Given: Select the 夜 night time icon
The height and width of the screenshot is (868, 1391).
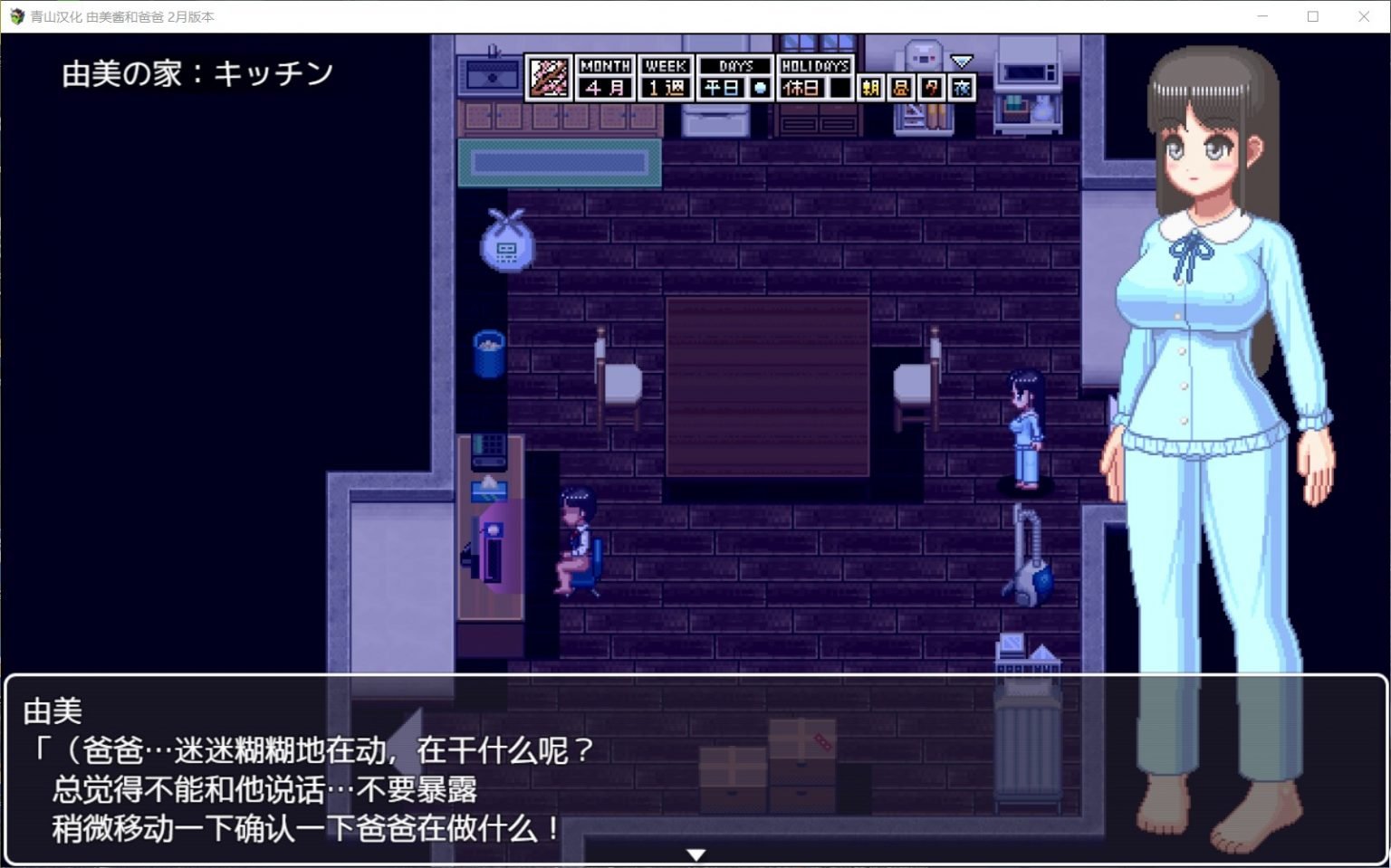Looking at the screenshot, I should (962, 87).
